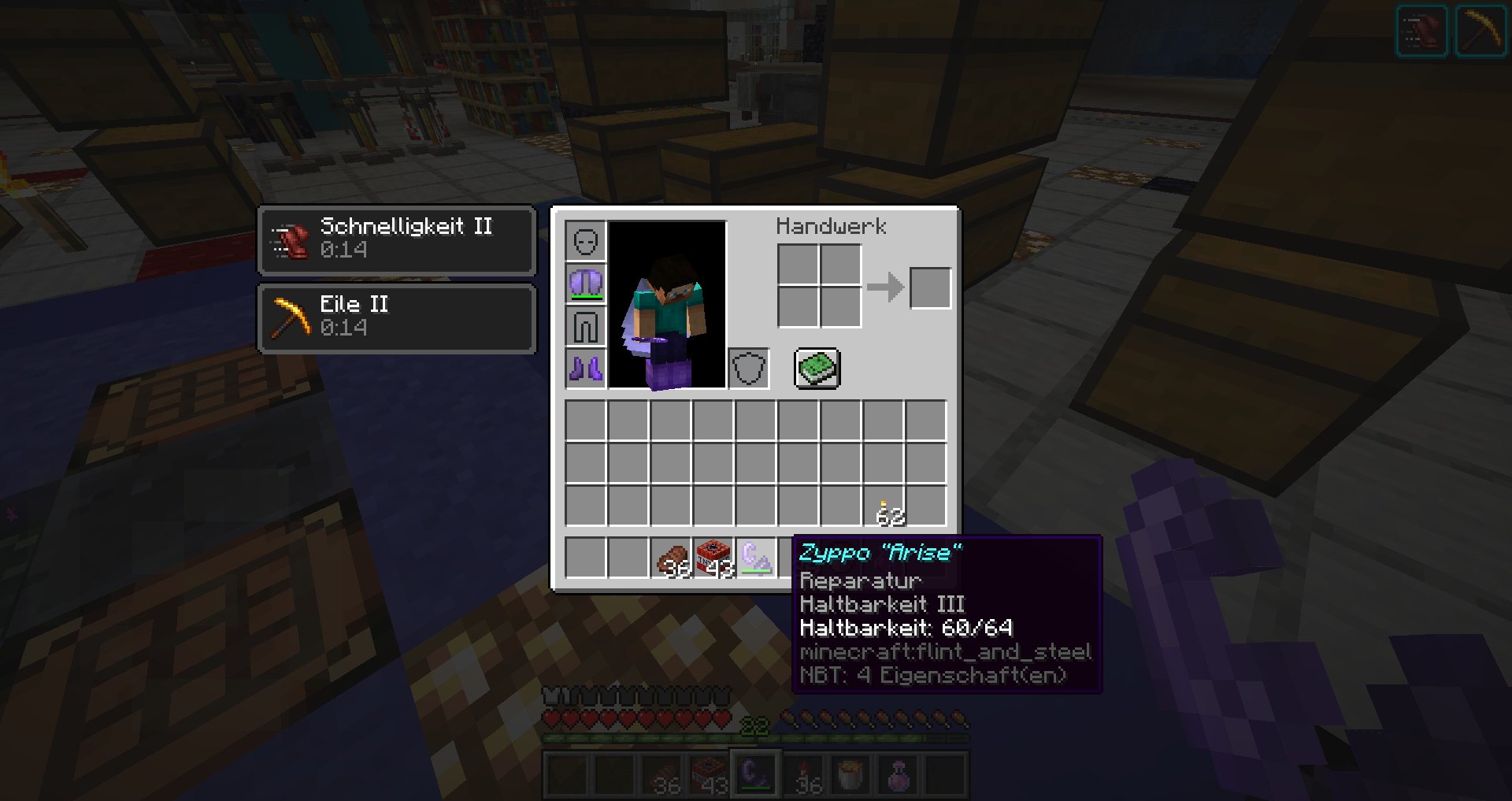
Task: Pick up the stack of 62 torches
Action: pos(884,506)
